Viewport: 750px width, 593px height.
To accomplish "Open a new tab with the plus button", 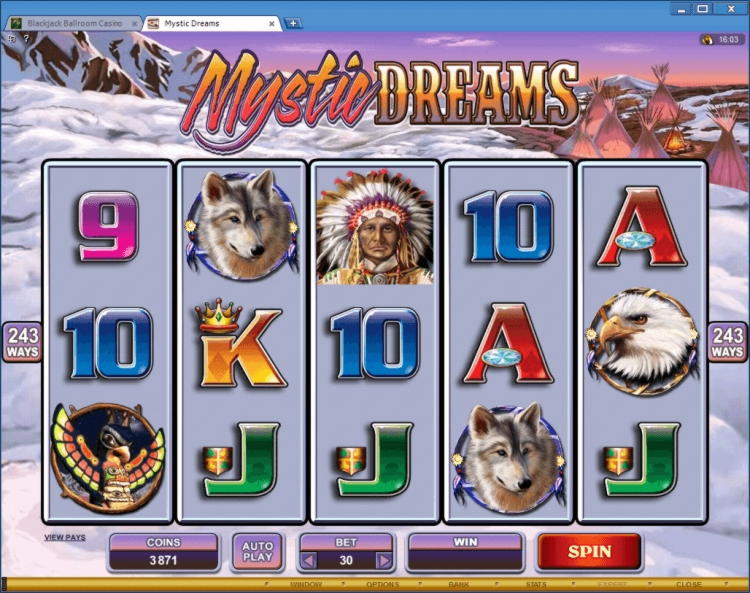I will click(293, 22).
